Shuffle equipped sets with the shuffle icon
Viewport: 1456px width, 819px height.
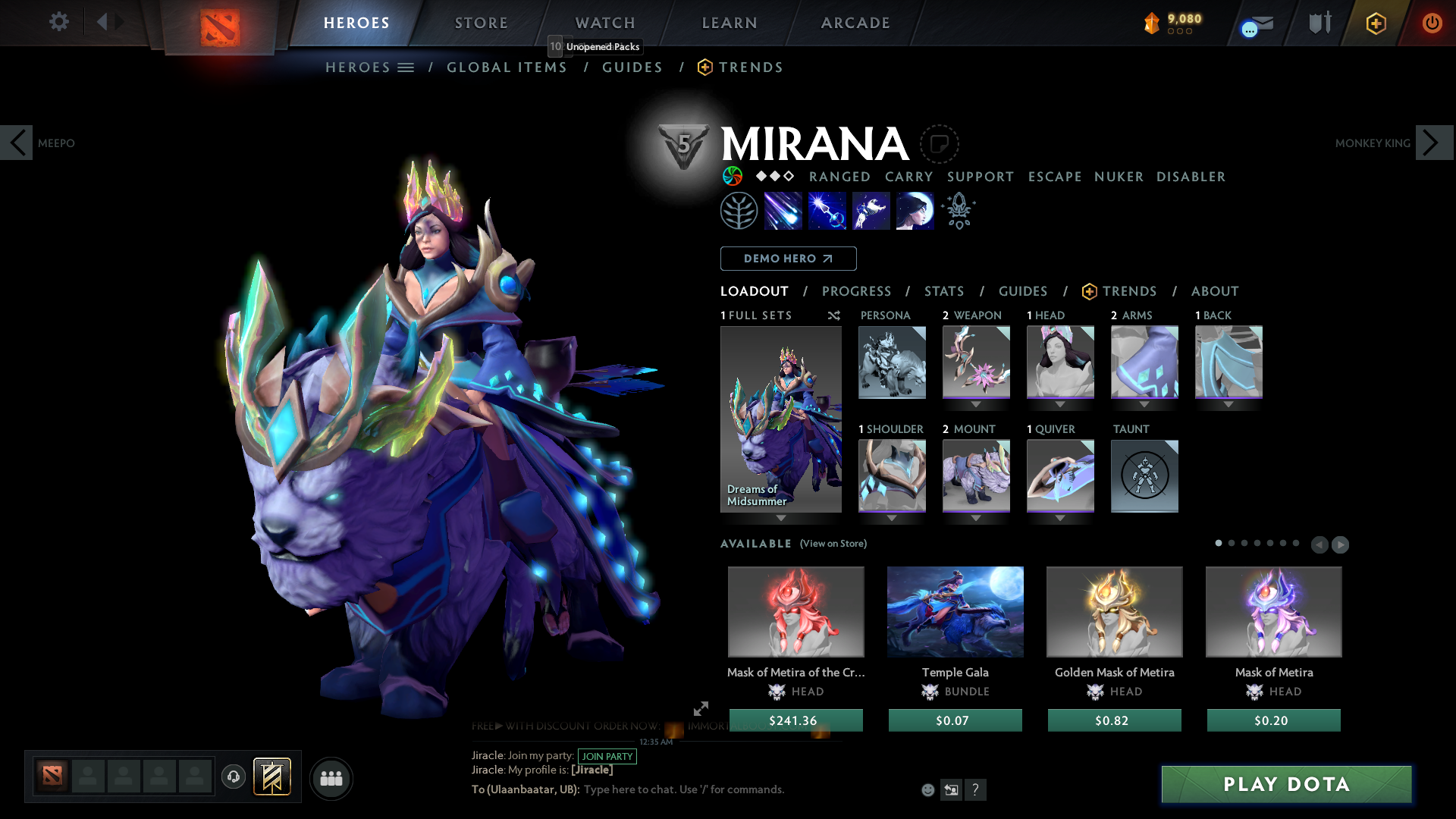833,315
